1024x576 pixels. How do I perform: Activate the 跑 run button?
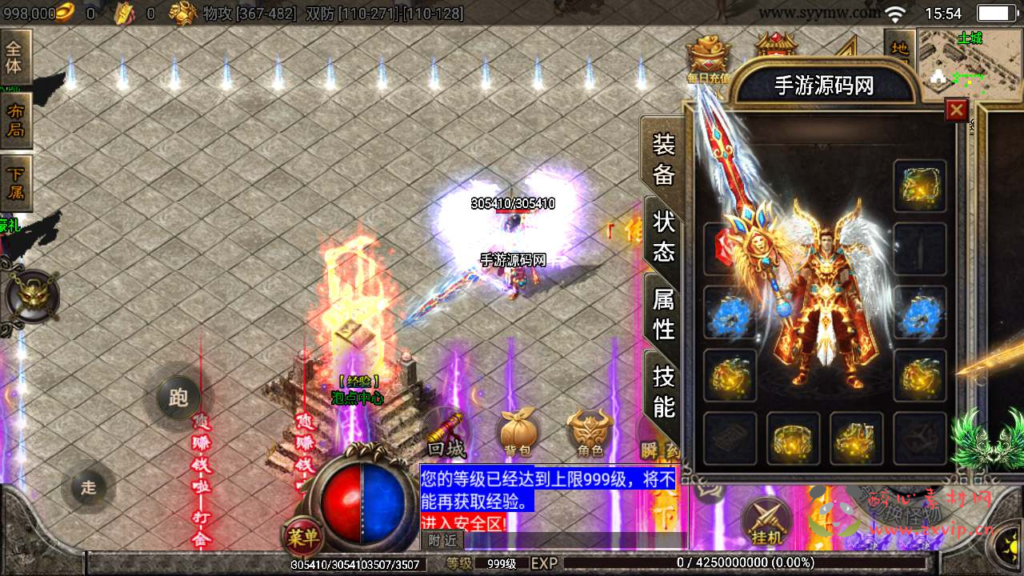click(178, 399)
